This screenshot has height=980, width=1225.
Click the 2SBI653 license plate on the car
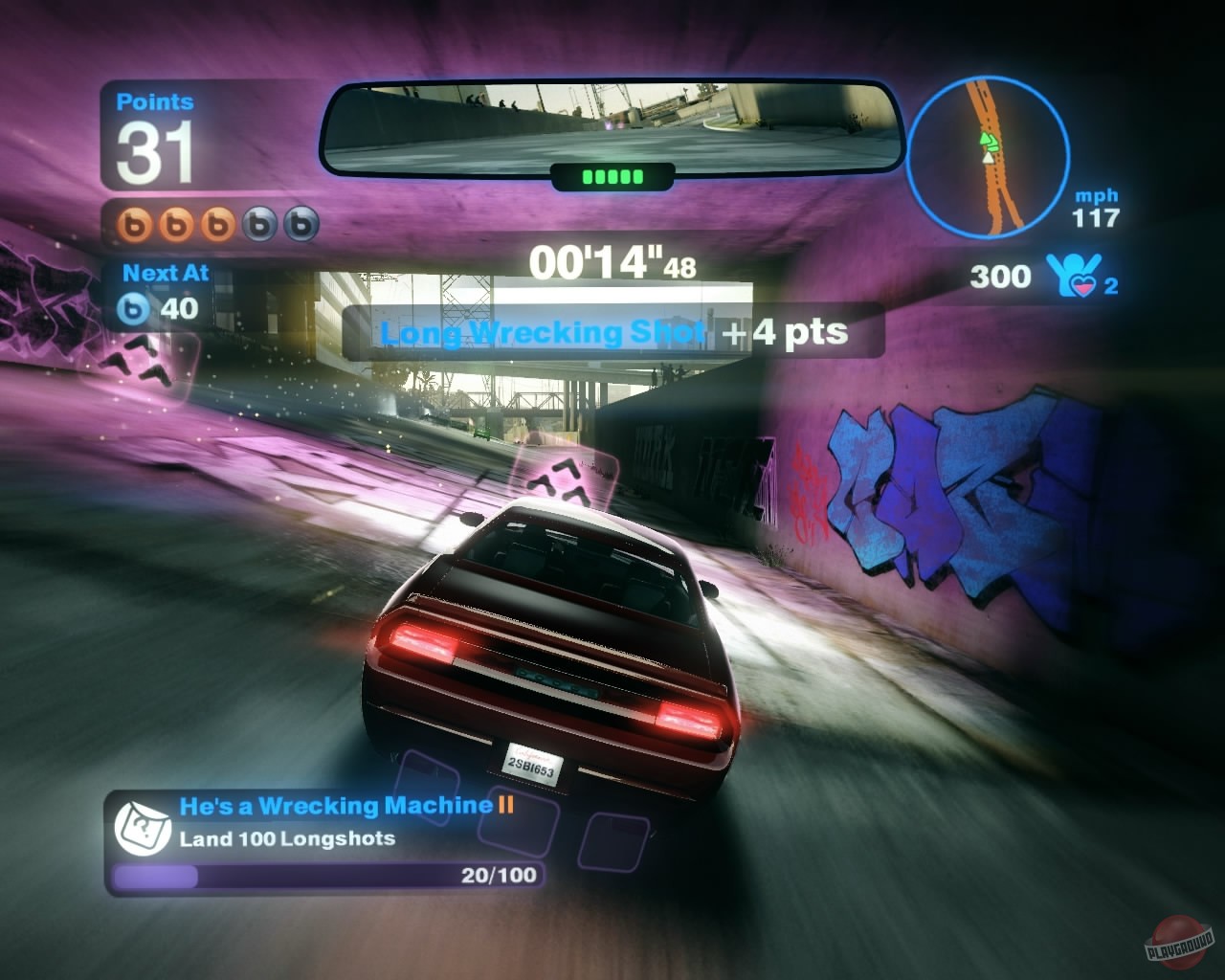531,766
